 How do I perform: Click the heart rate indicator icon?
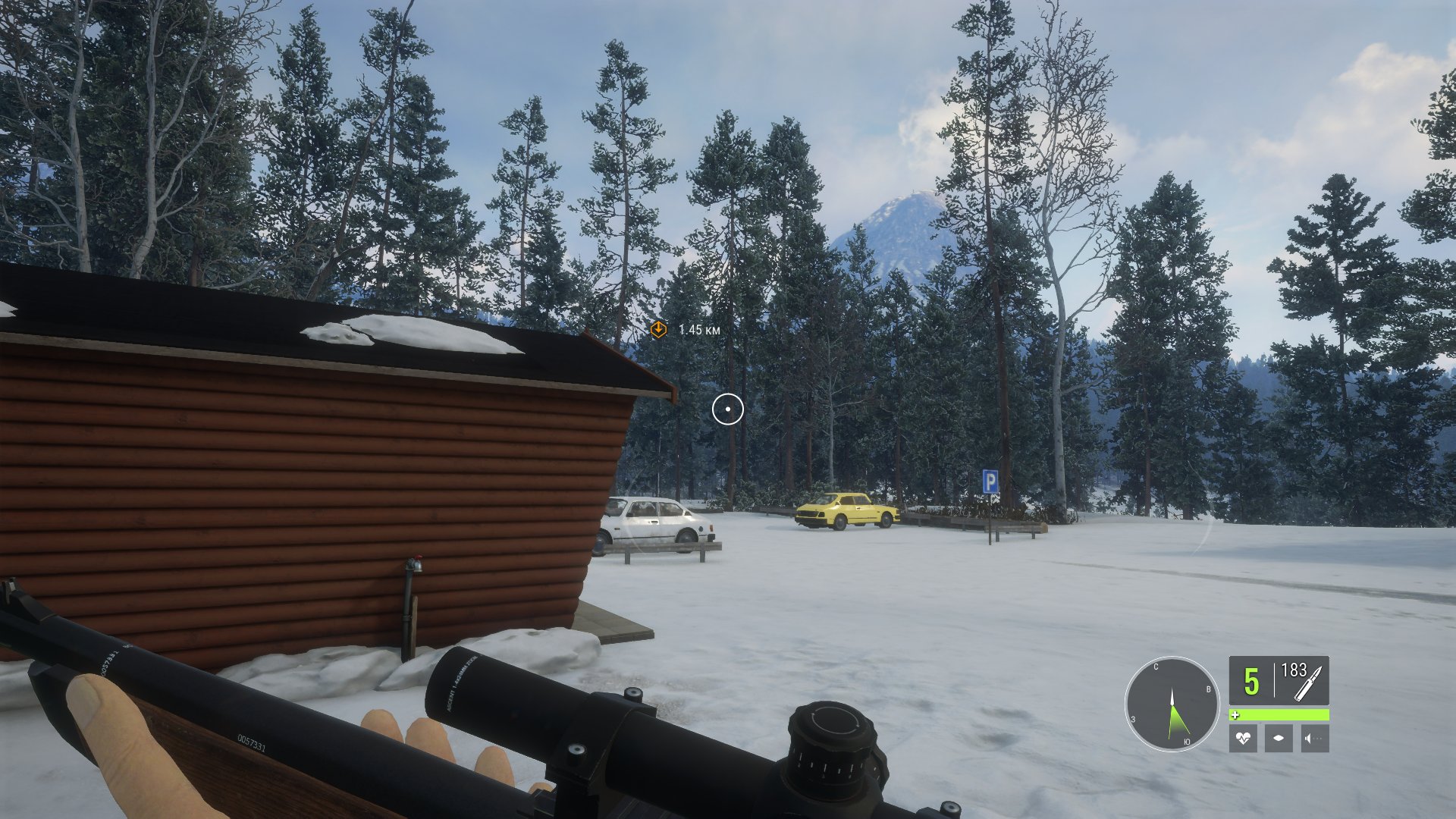click(x=1243, y=738)
